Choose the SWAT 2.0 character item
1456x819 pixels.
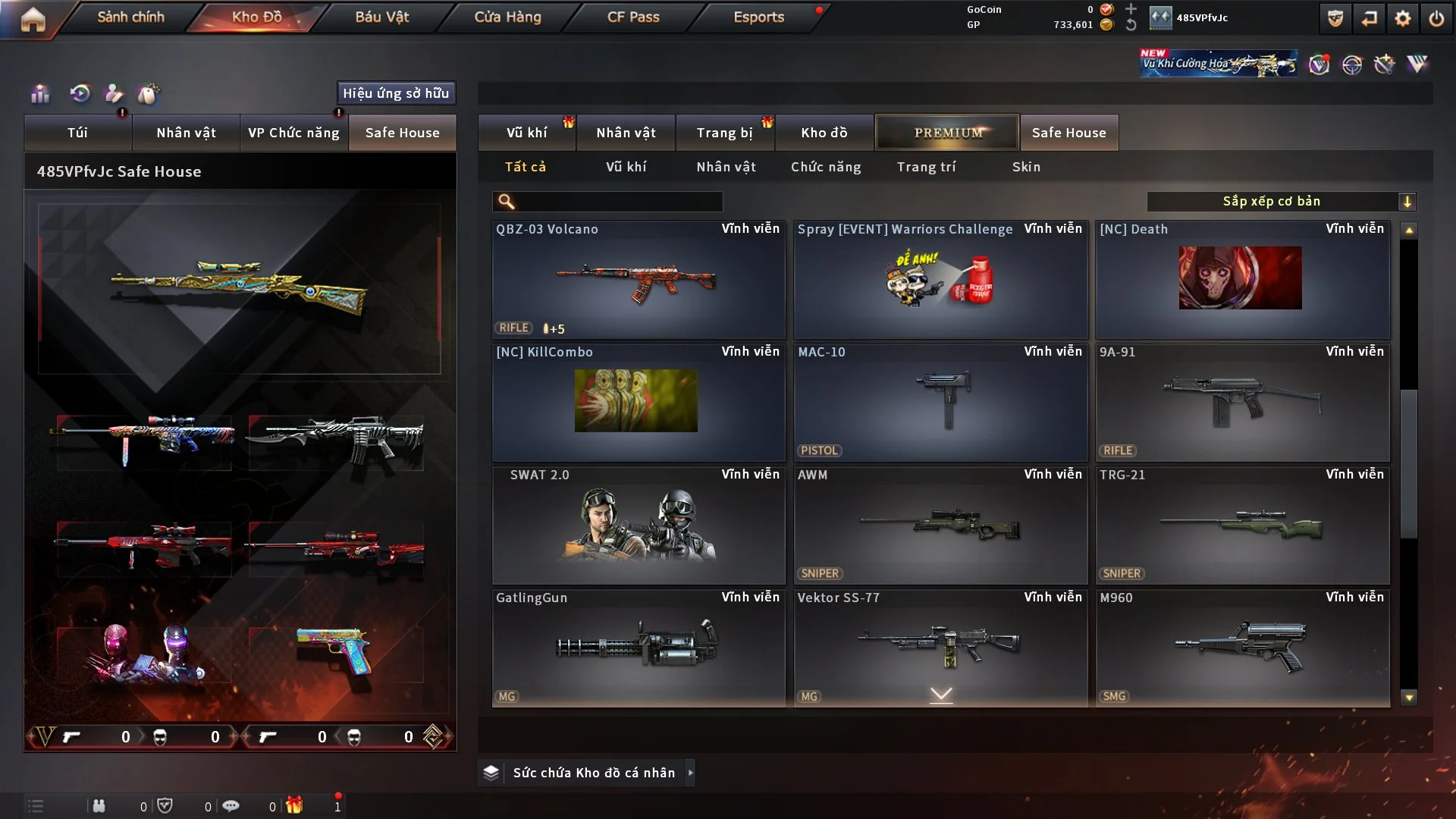(638, 526)
